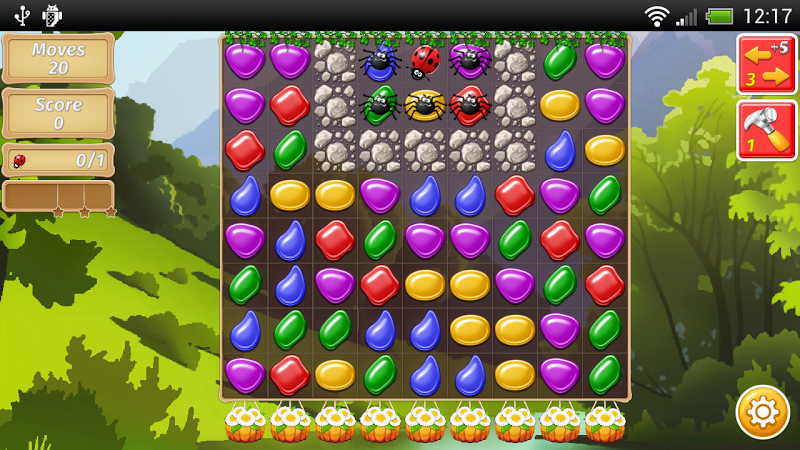Select the hammer booster
The height and width of the screenshot is (450, 800).
[x=766, y=129]
